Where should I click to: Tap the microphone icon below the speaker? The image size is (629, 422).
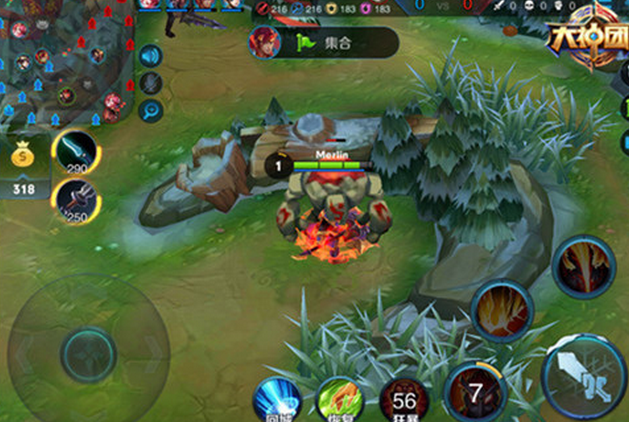(x=151, y=83)
